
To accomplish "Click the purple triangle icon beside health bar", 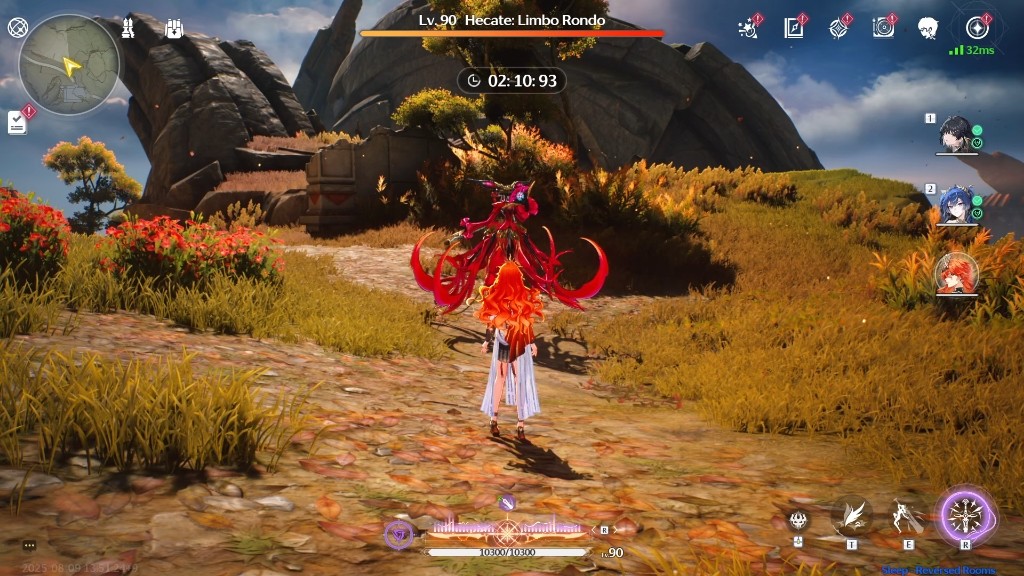I will click(x=398, y=535).
